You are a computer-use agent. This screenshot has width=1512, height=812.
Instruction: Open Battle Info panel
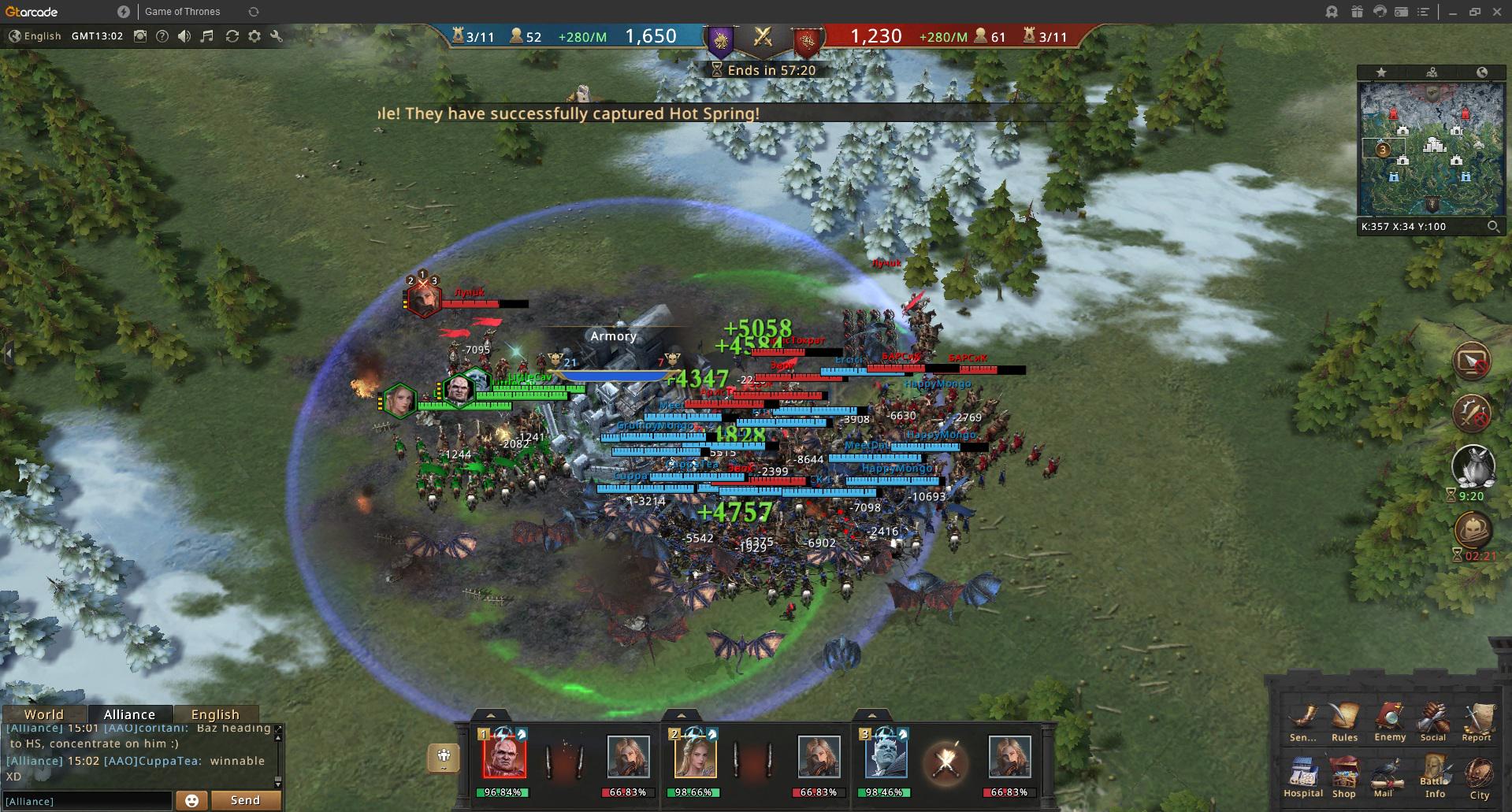(x=1435, y=775)
